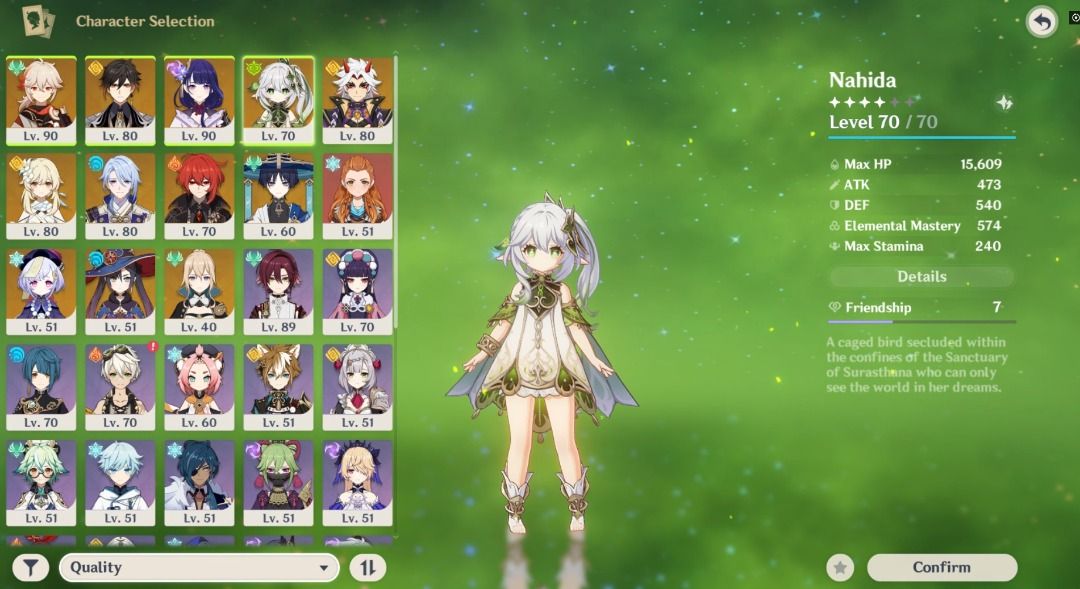Confirm the character selection

point(941,567)
